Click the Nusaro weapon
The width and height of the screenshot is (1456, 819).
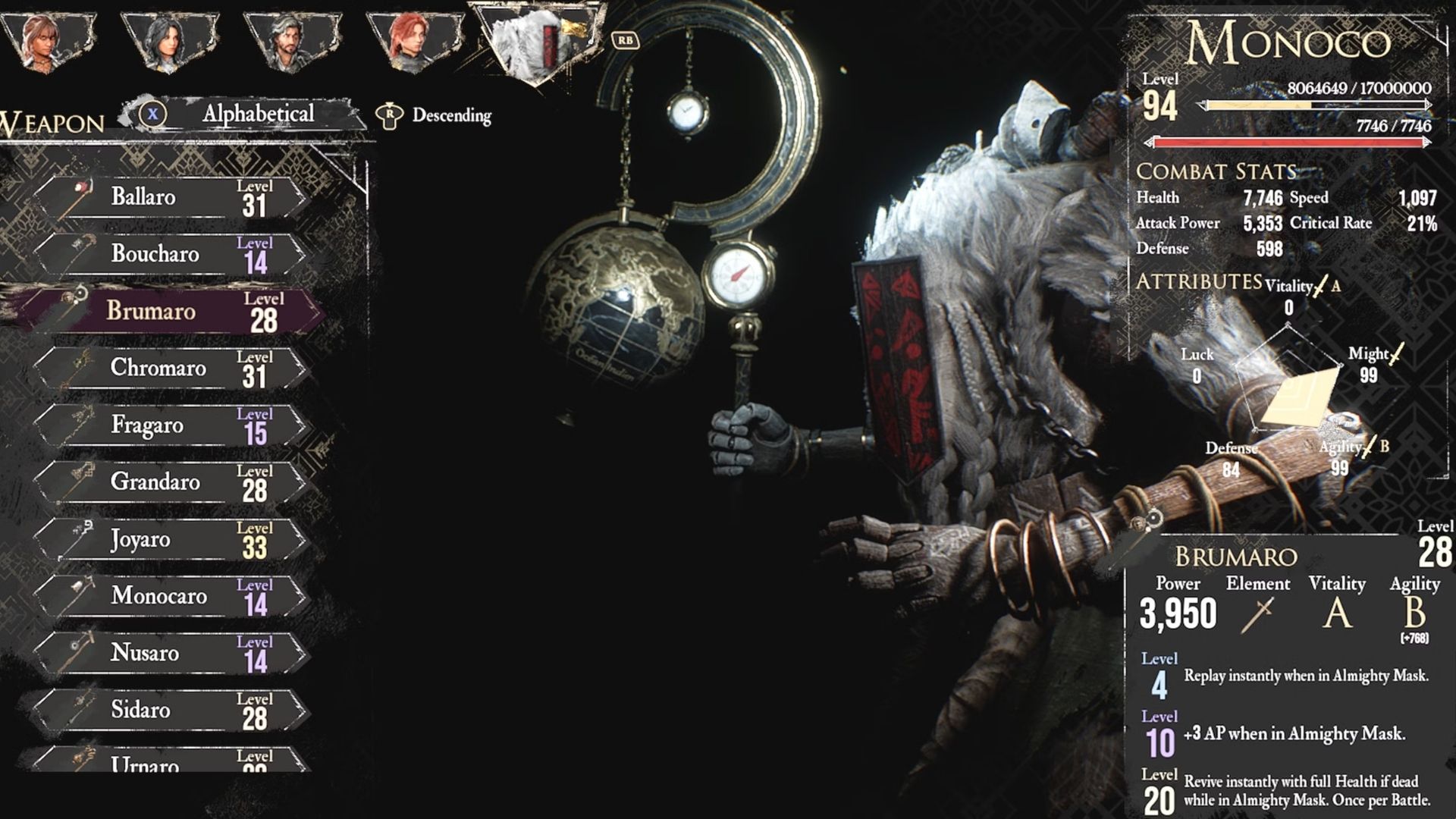click(x=171, y=653)
